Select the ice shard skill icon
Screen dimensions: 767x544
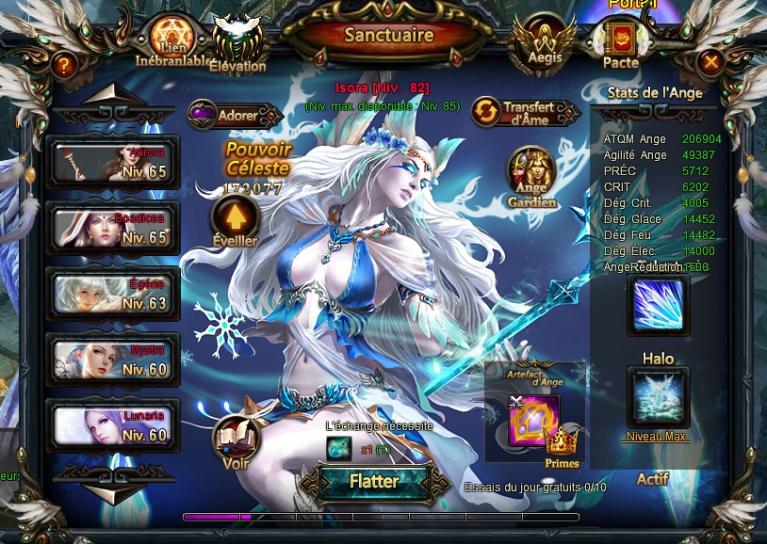pos(657,305)
